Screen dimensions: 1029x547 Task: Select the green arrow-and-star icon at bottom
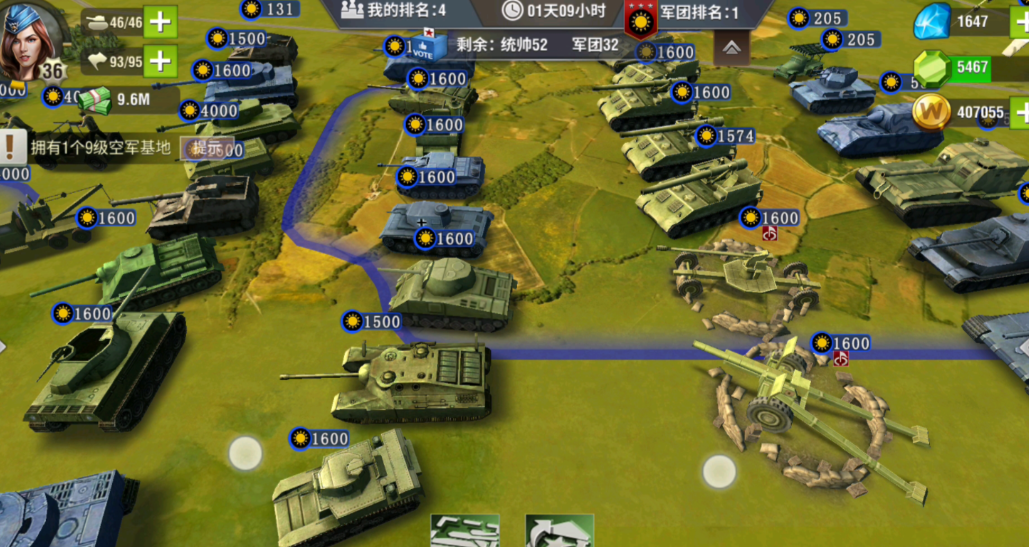coord(559,531)
